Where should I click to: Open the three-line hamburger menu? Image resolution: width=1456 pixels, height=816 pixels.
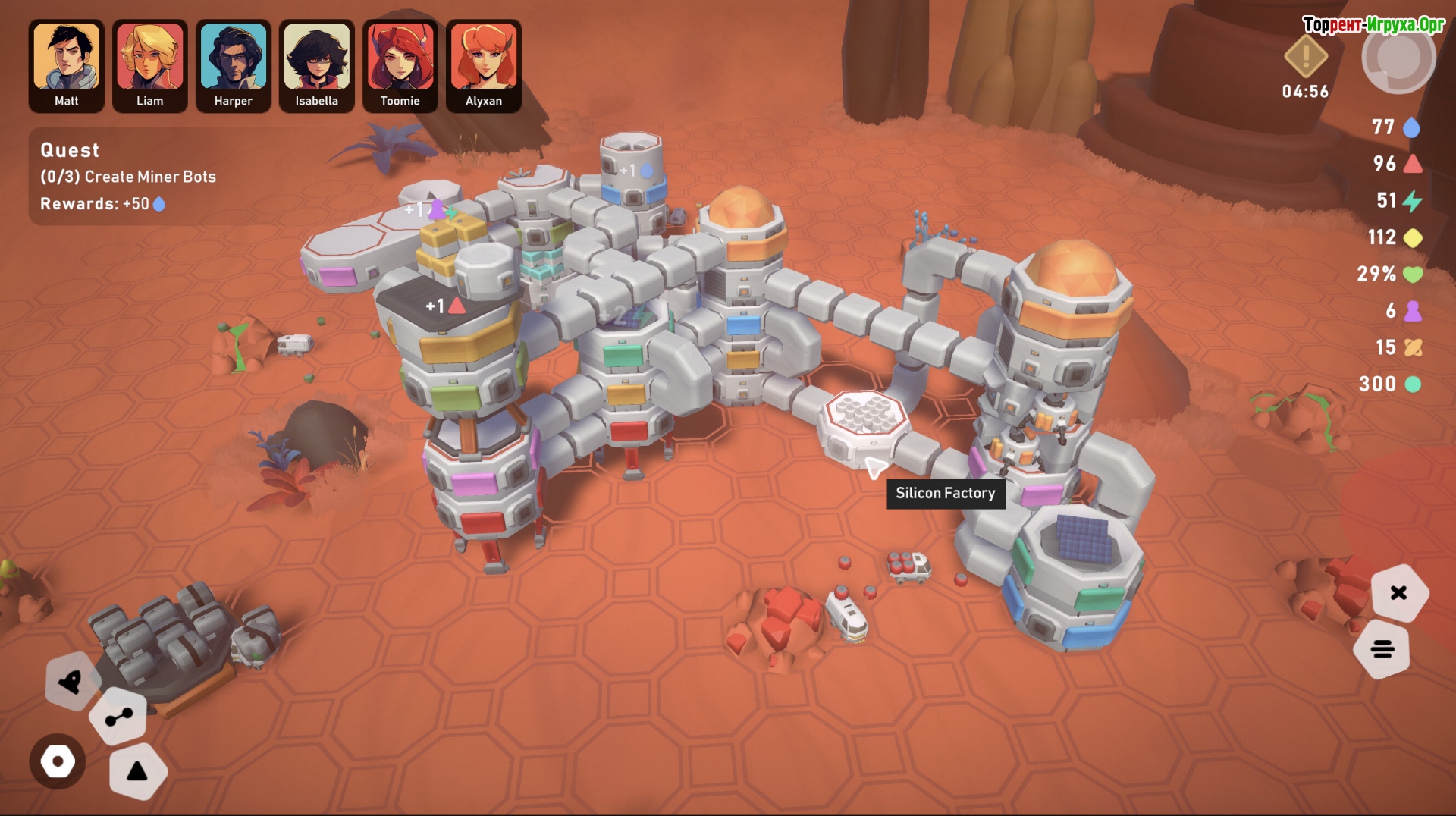coord(1382,649)
